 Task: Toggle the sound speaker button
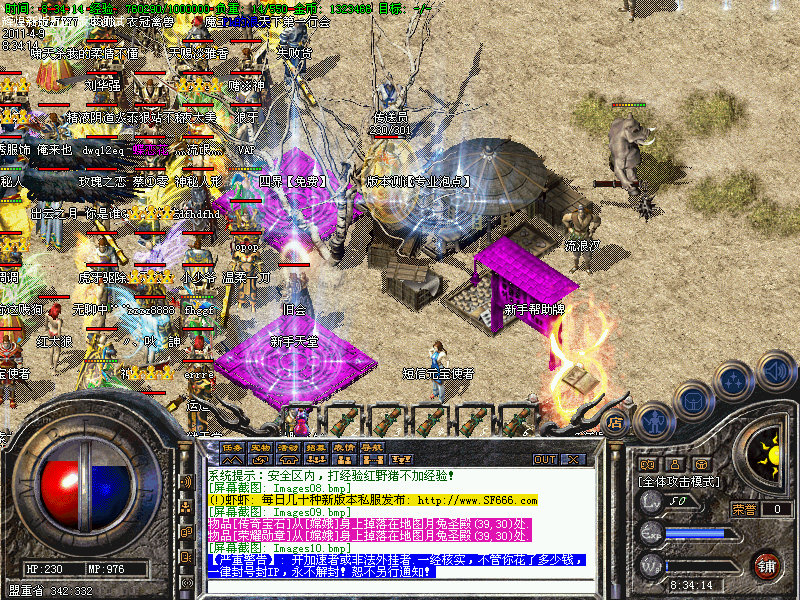click(774, 372)
